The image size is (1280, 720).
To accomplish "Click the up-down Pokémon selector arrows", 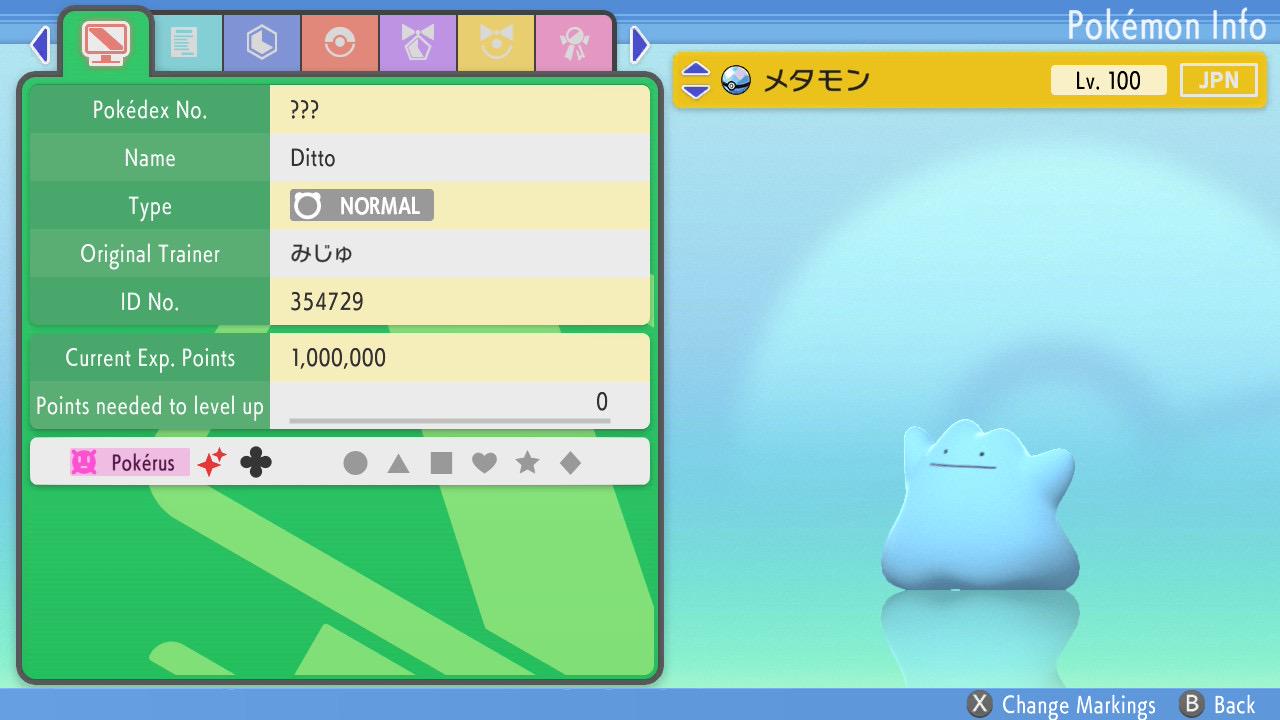I will click(x=694, y=79).
